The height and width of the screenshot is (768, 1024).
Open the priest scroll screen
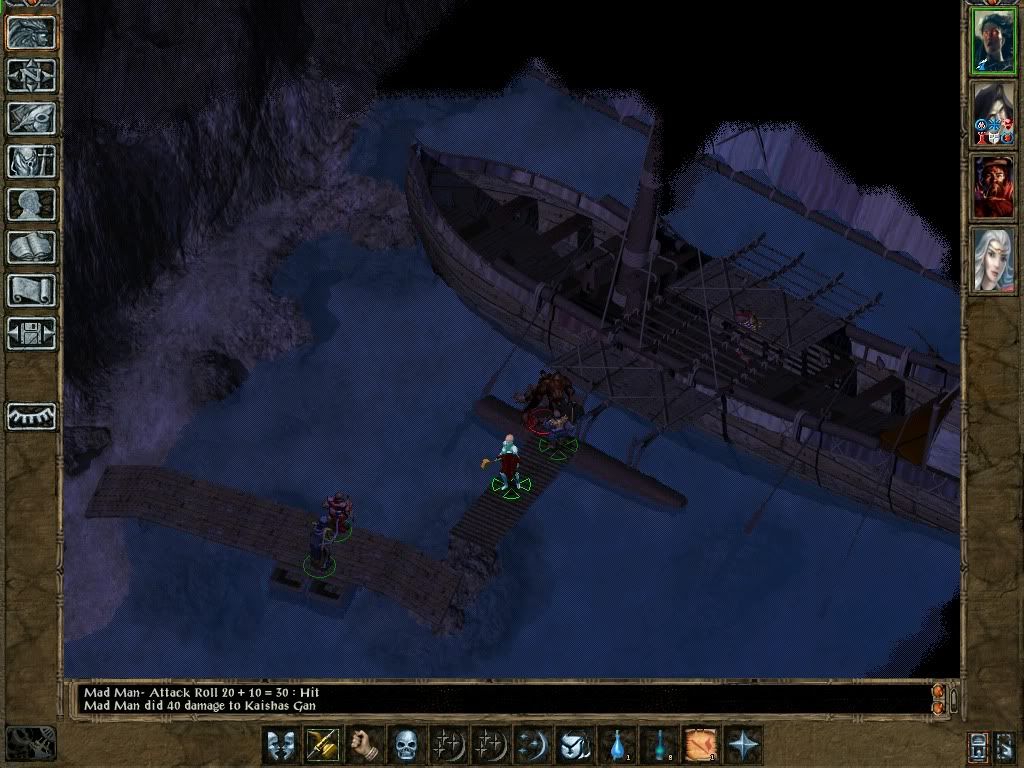[x=31, y=290]
